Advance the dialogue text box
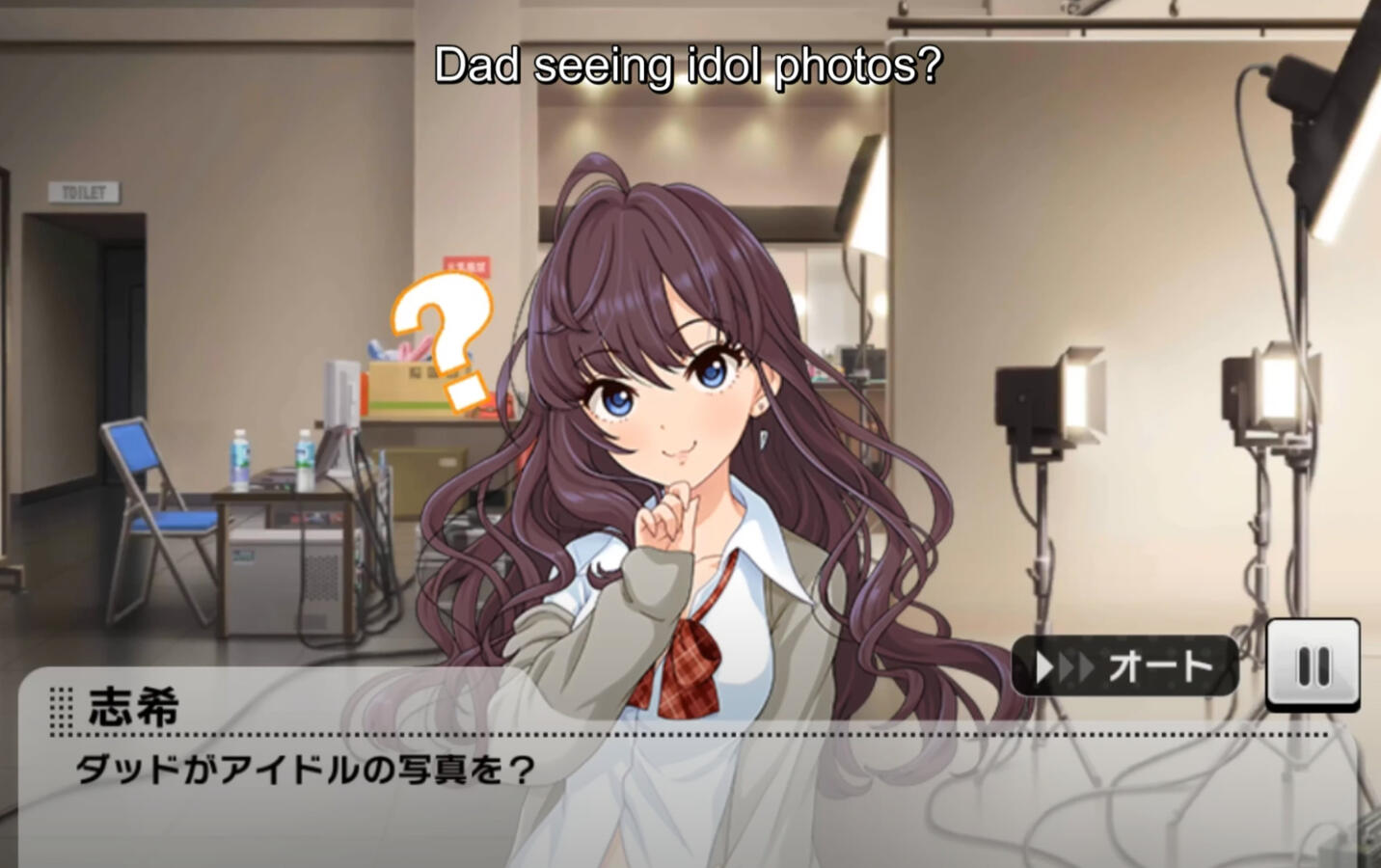Viewport: 1381px width, 868px height. click(x=675, y=791)
